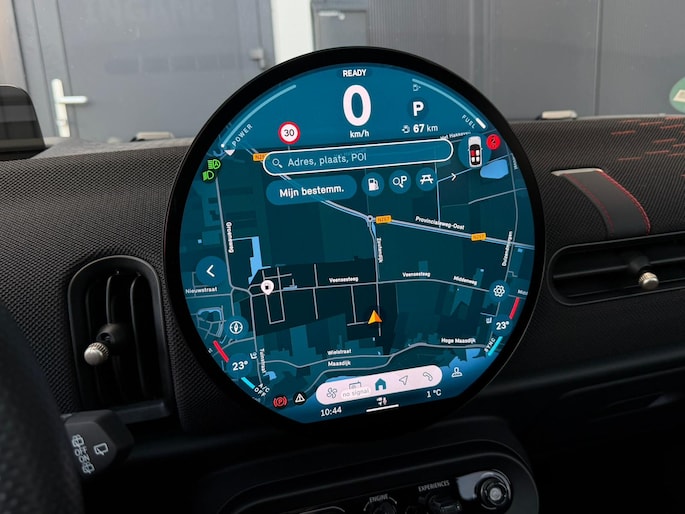Viewport: 685px width, 514px height.
Task: Find picnic rest areas
Action: [x=427, y=180]
